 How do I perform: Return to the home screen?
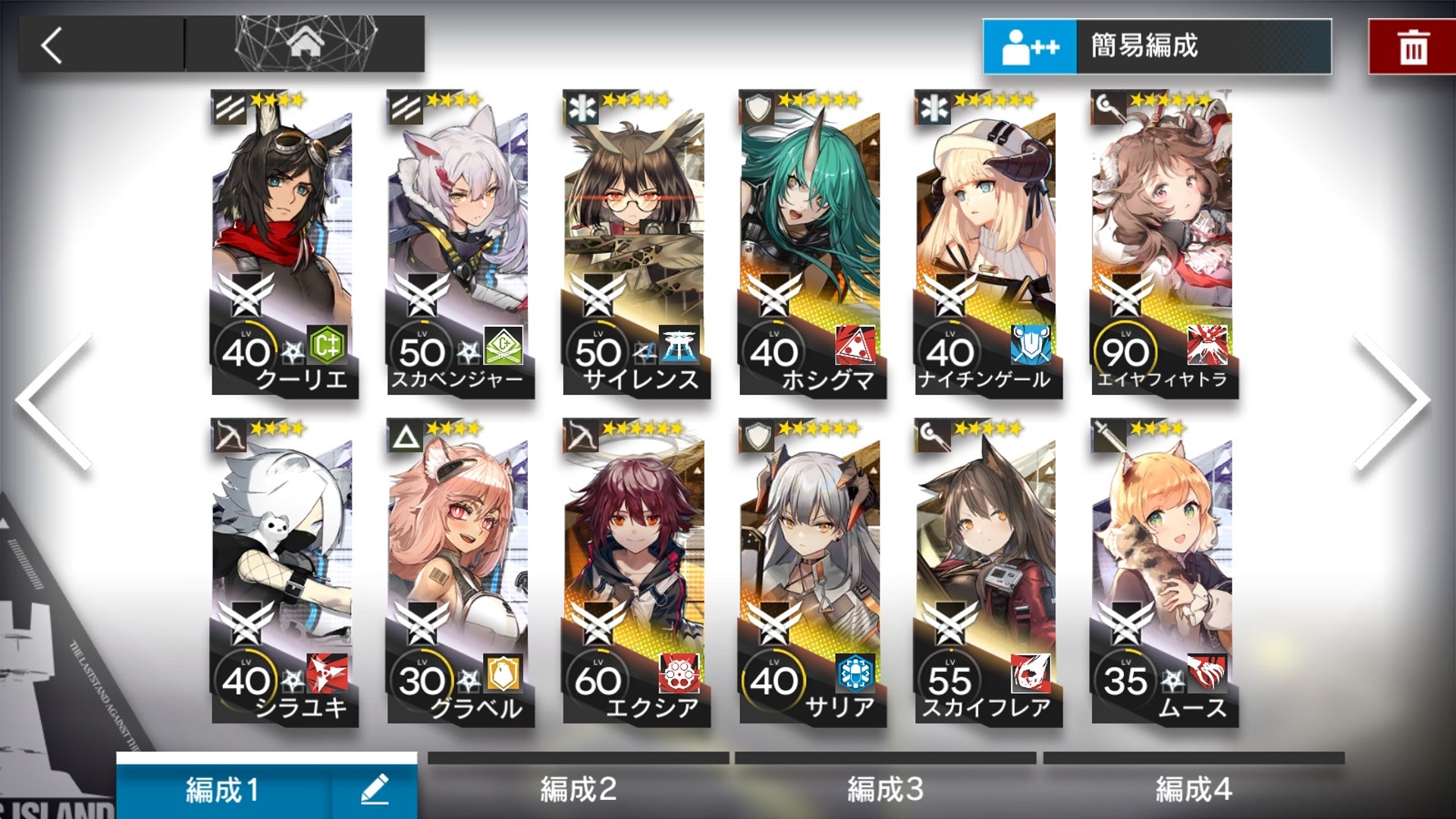(x=305, y=44)
